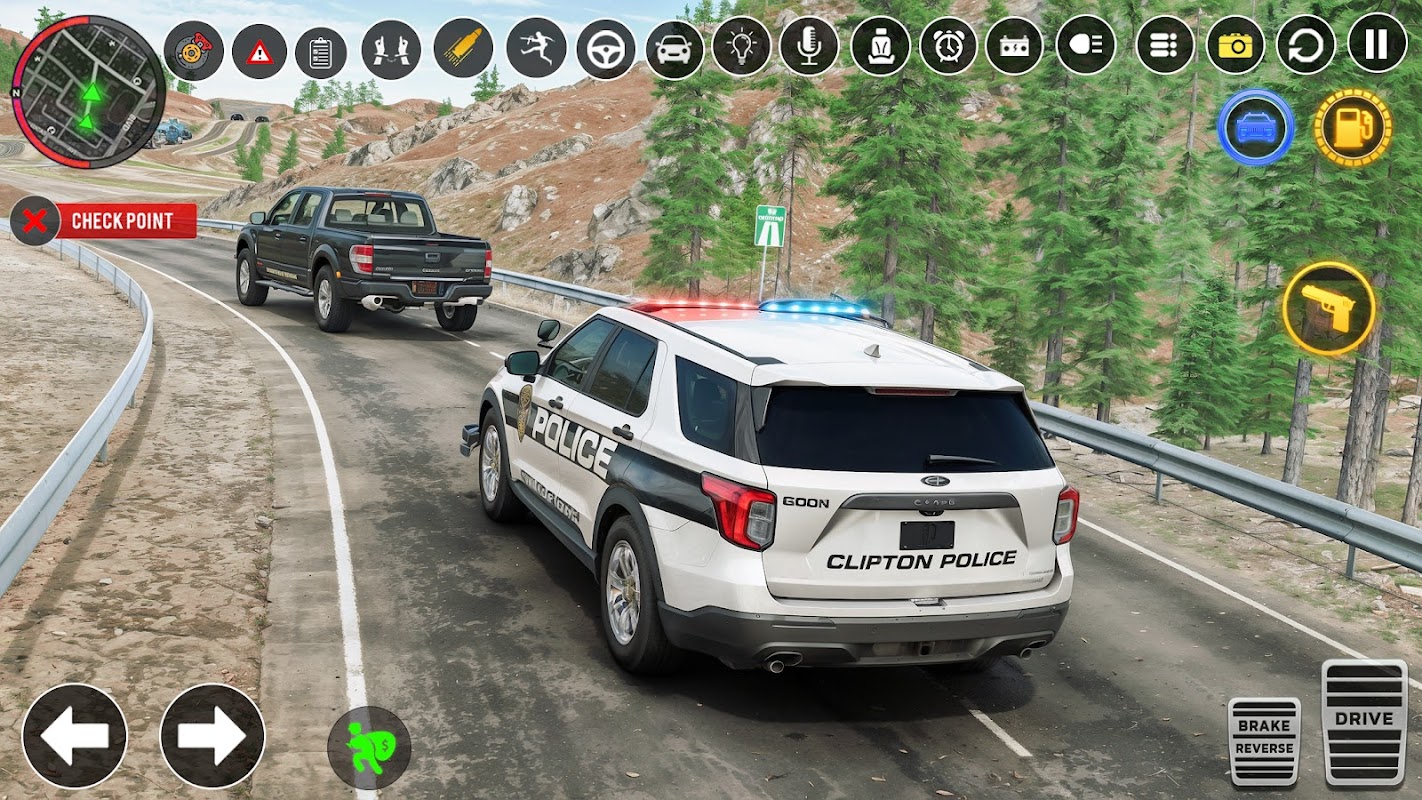The width and height of the screenshot is (1422, 800).
Task: Switch camera view with yellow camera icon
Action: click(1235, 45)
